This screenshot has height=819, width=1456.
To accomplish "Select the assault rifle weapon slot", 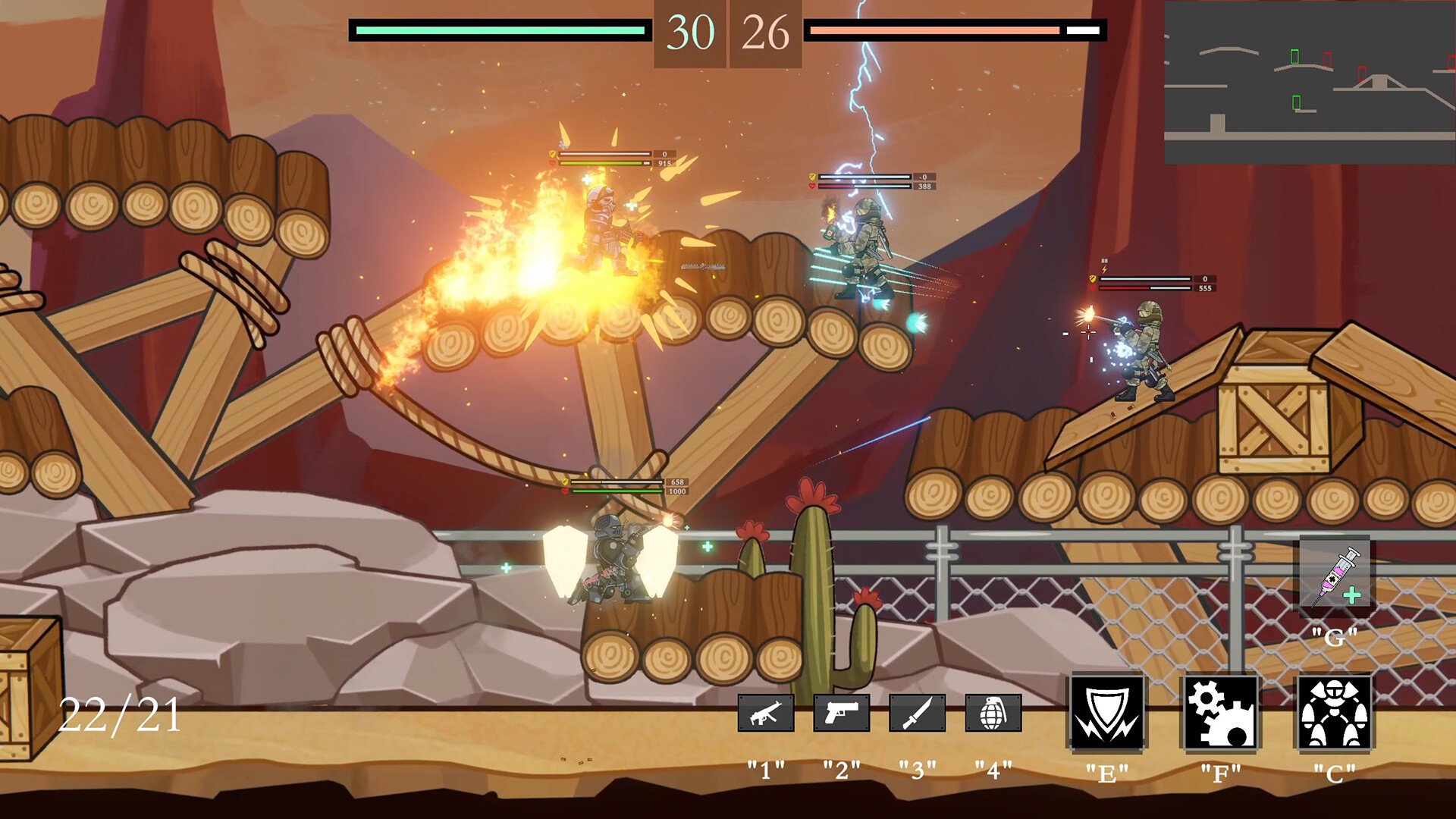I will pos(766,713).
